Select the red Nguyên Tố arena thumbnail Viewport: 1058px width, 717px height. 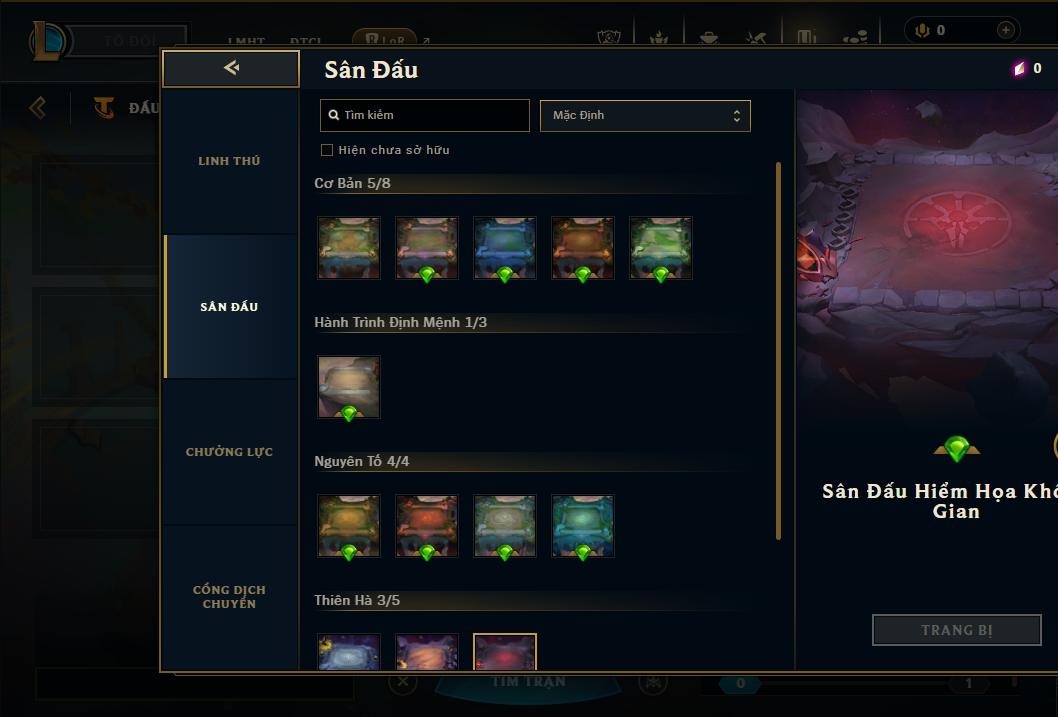pos(427,526)
